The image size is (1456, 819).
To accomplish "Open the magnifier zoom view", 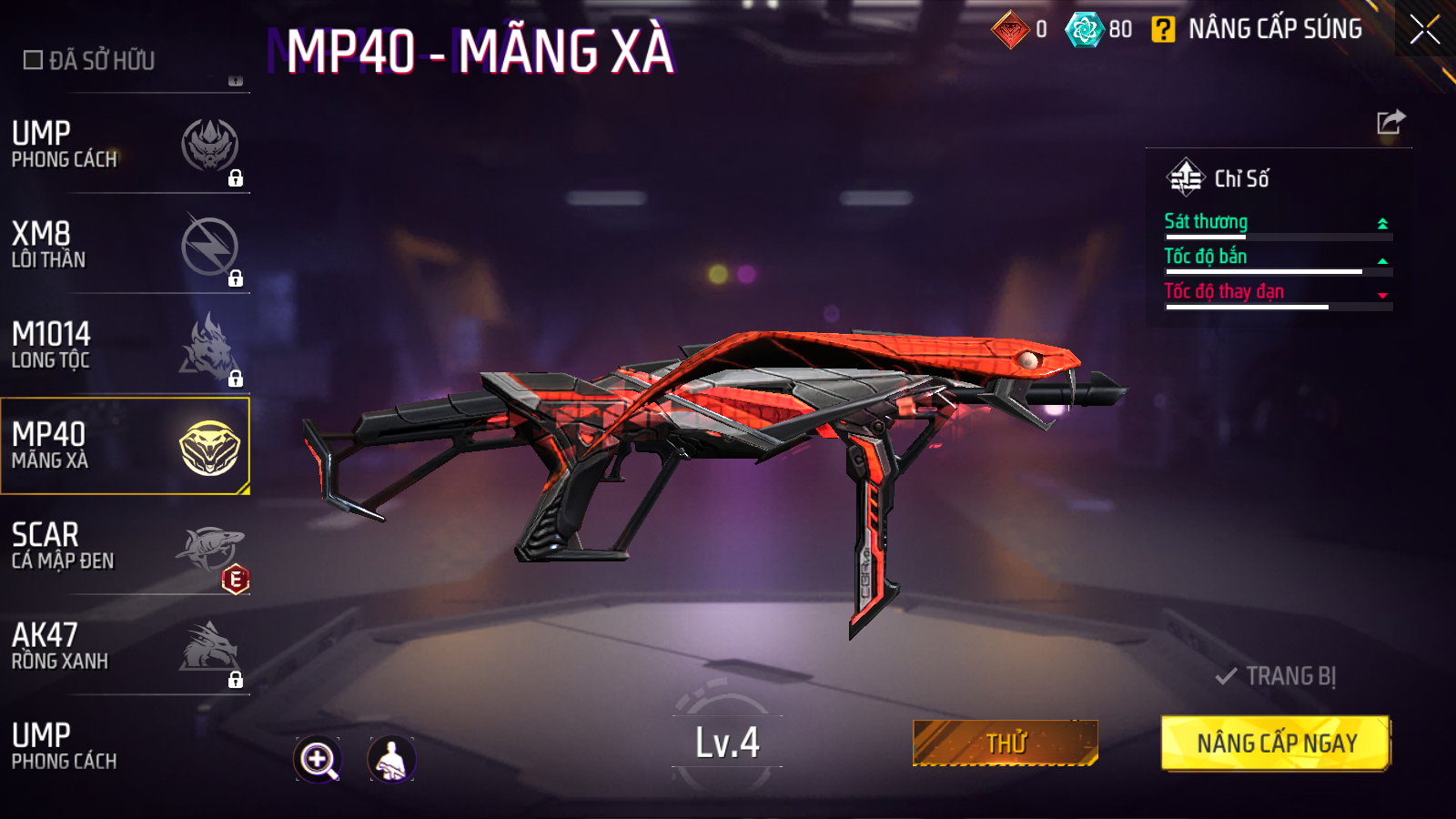I will click(318, 759).
